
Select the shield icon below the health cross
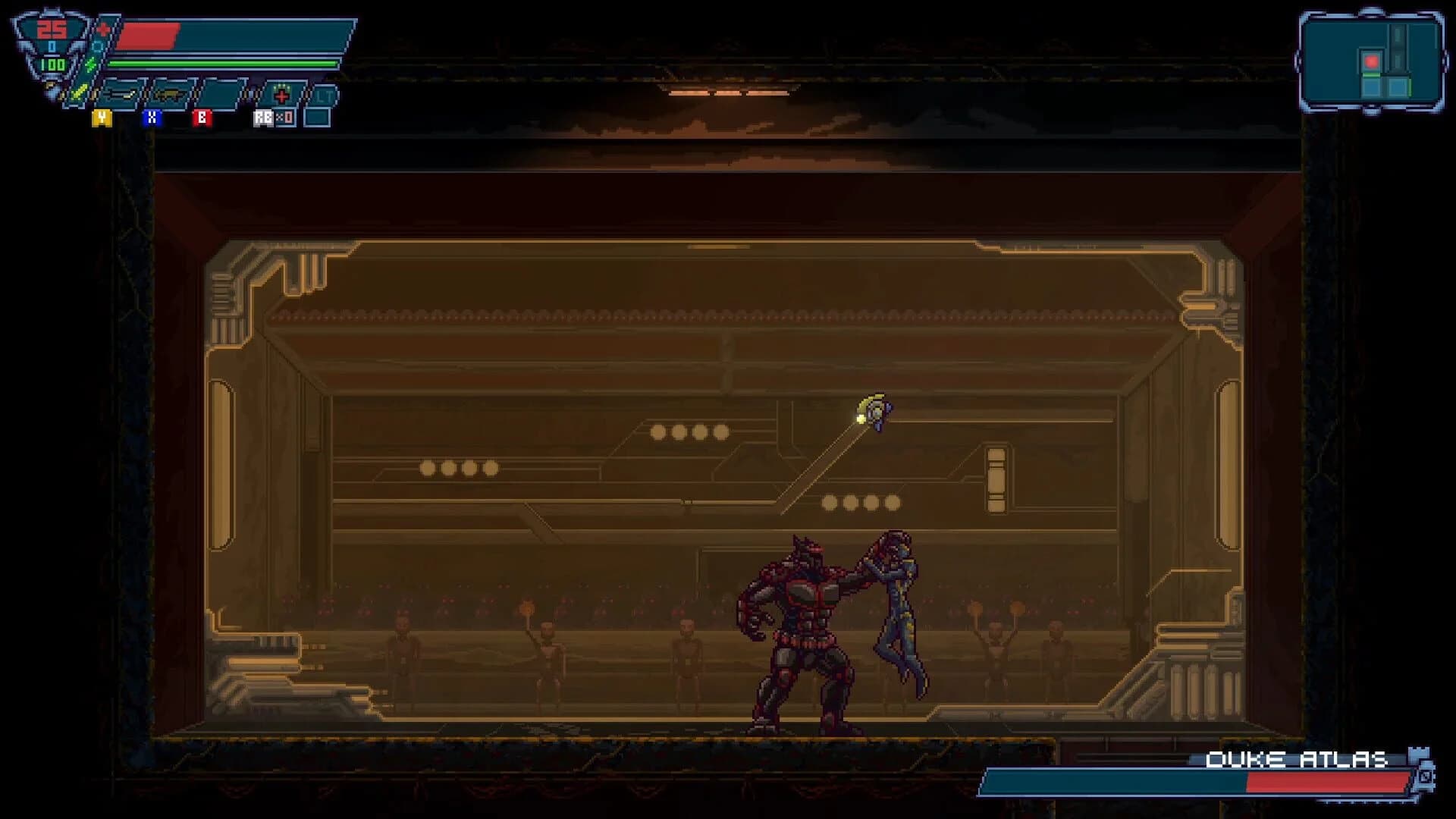coord(99,45)
